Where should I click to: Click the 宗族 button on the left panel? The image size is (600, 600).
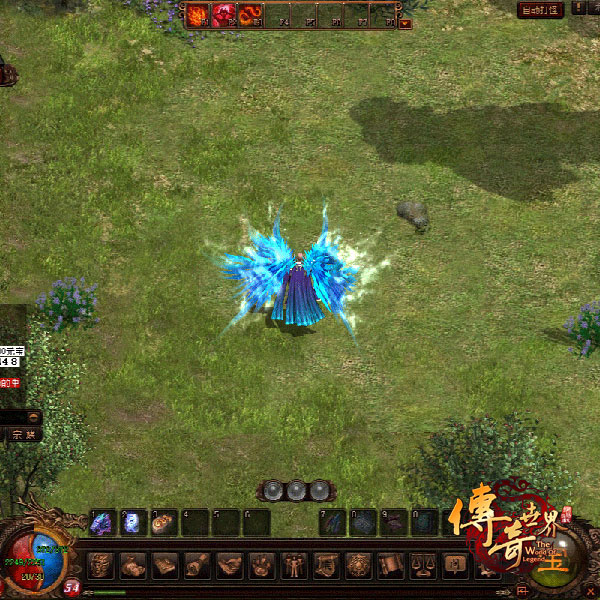(22, 435)
